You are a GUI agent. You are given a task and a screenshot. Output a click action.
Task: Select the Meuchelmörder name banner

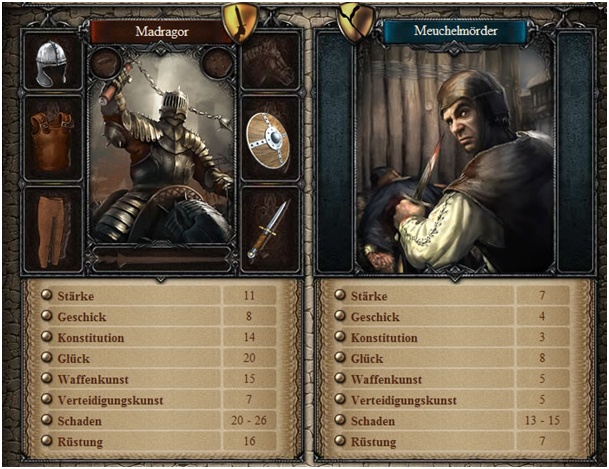(x=455, y=31)
